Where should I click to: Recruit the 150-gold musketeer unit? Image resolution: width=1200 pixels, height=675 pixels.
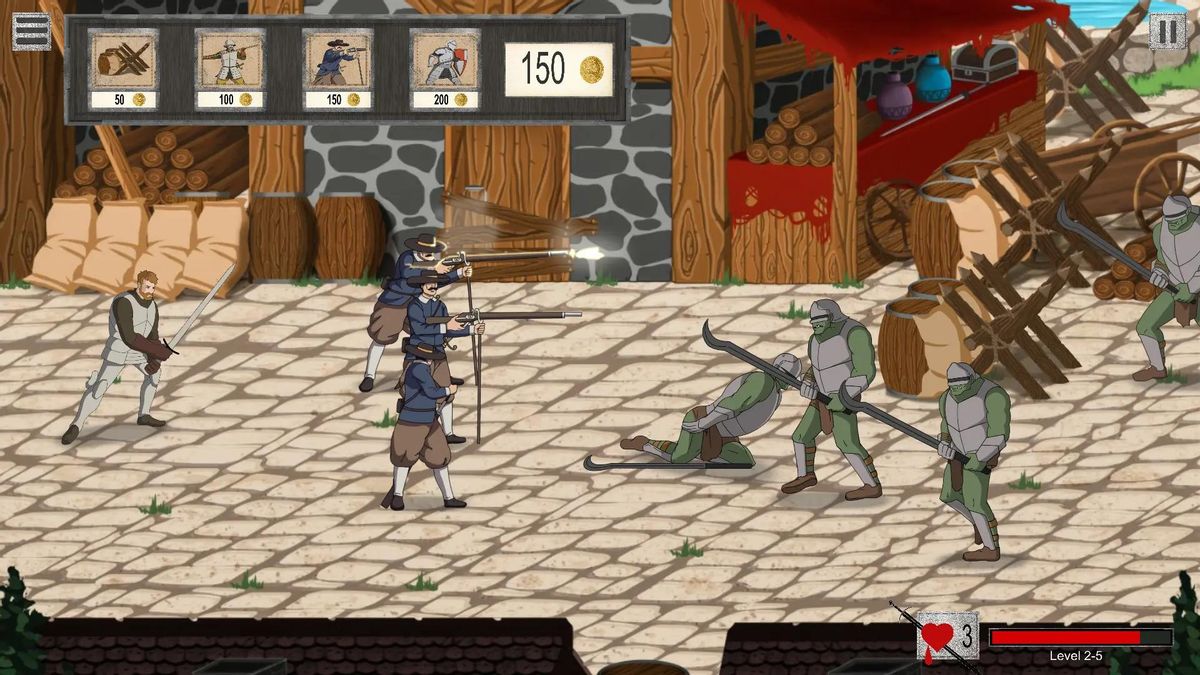(x=338, y=68)
